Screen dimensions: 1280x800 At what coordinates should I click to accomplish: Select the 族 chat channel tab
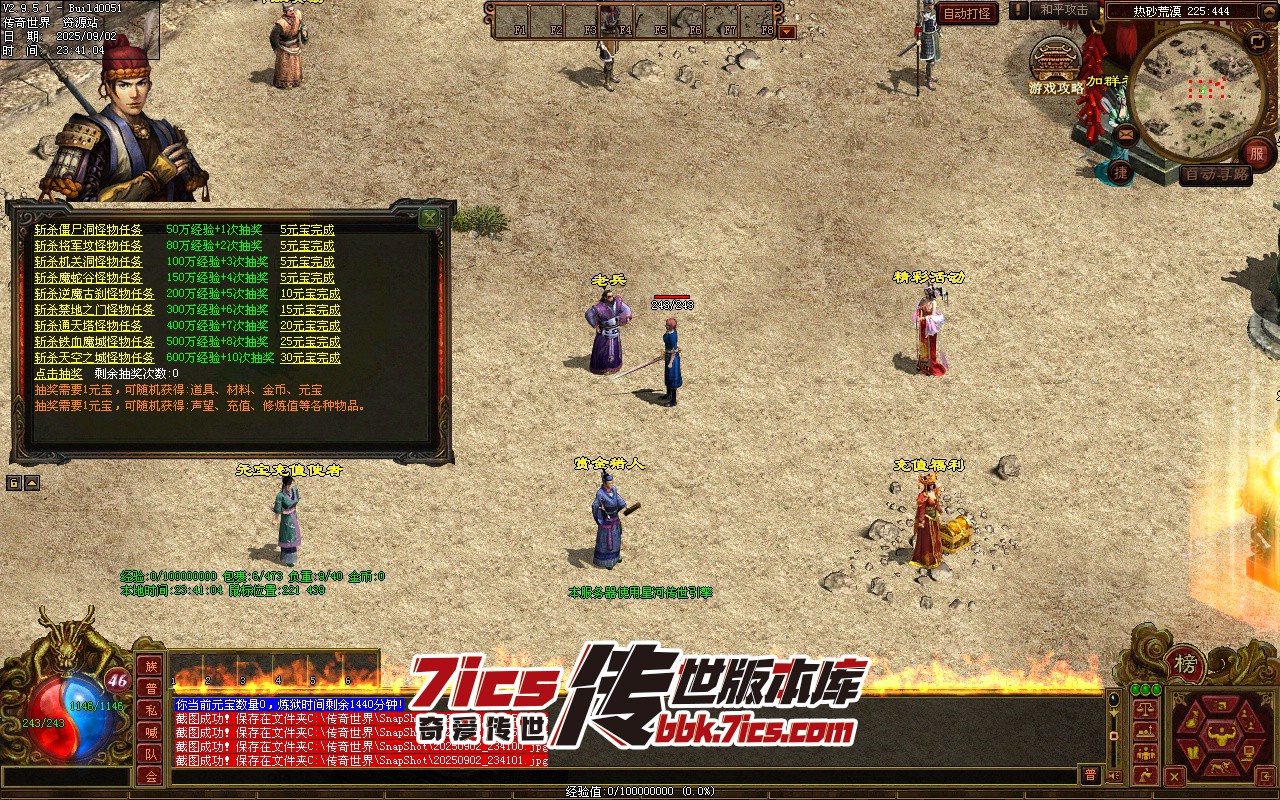(x=150, y=666)
